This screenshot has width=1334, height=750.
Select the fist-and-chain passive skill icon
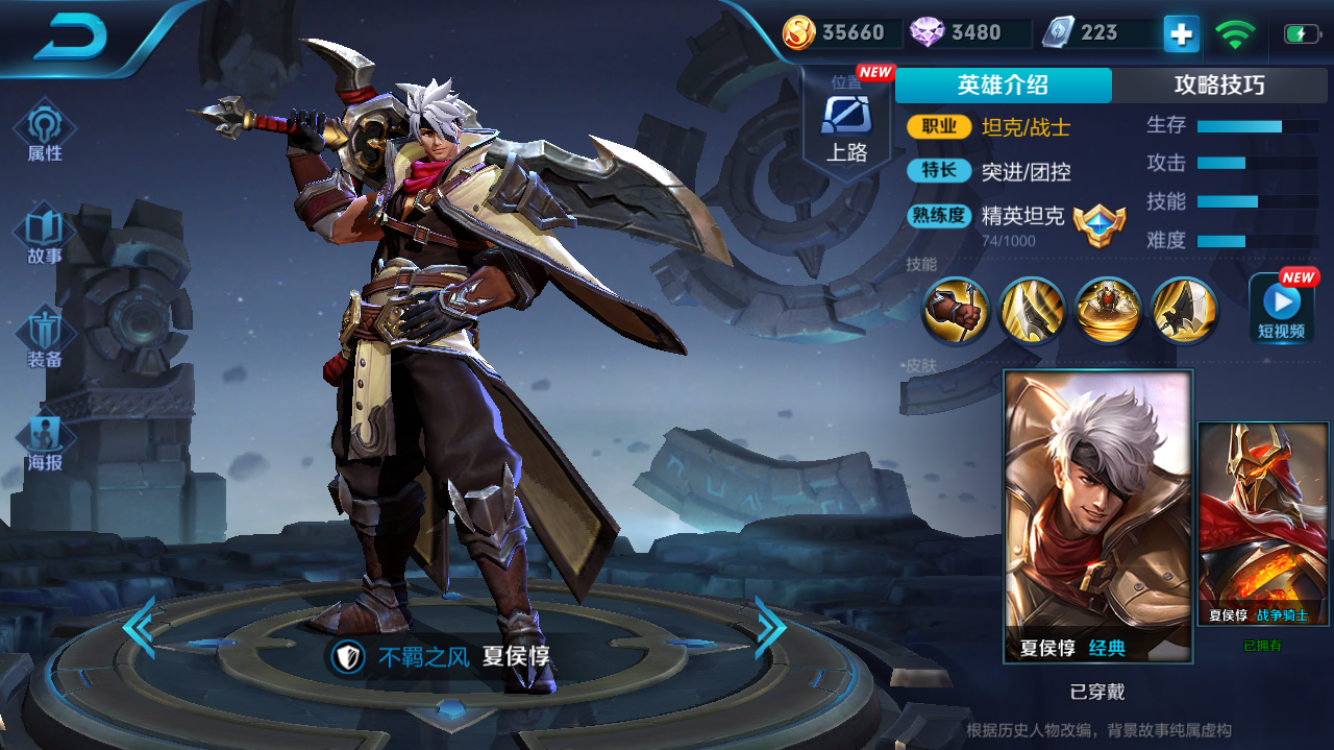click(955, 310)
